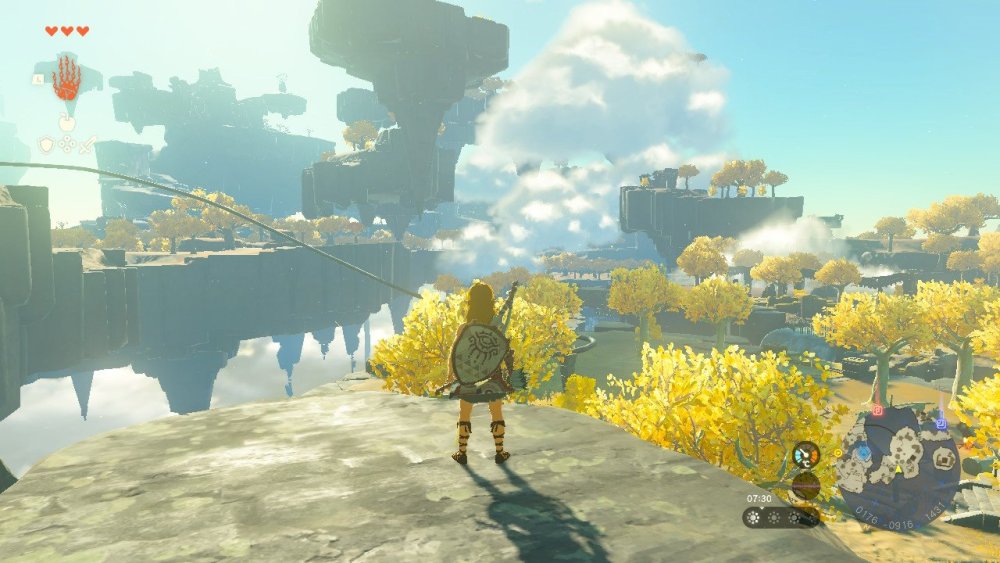Click the noise sensor circle

click(805, 486)
